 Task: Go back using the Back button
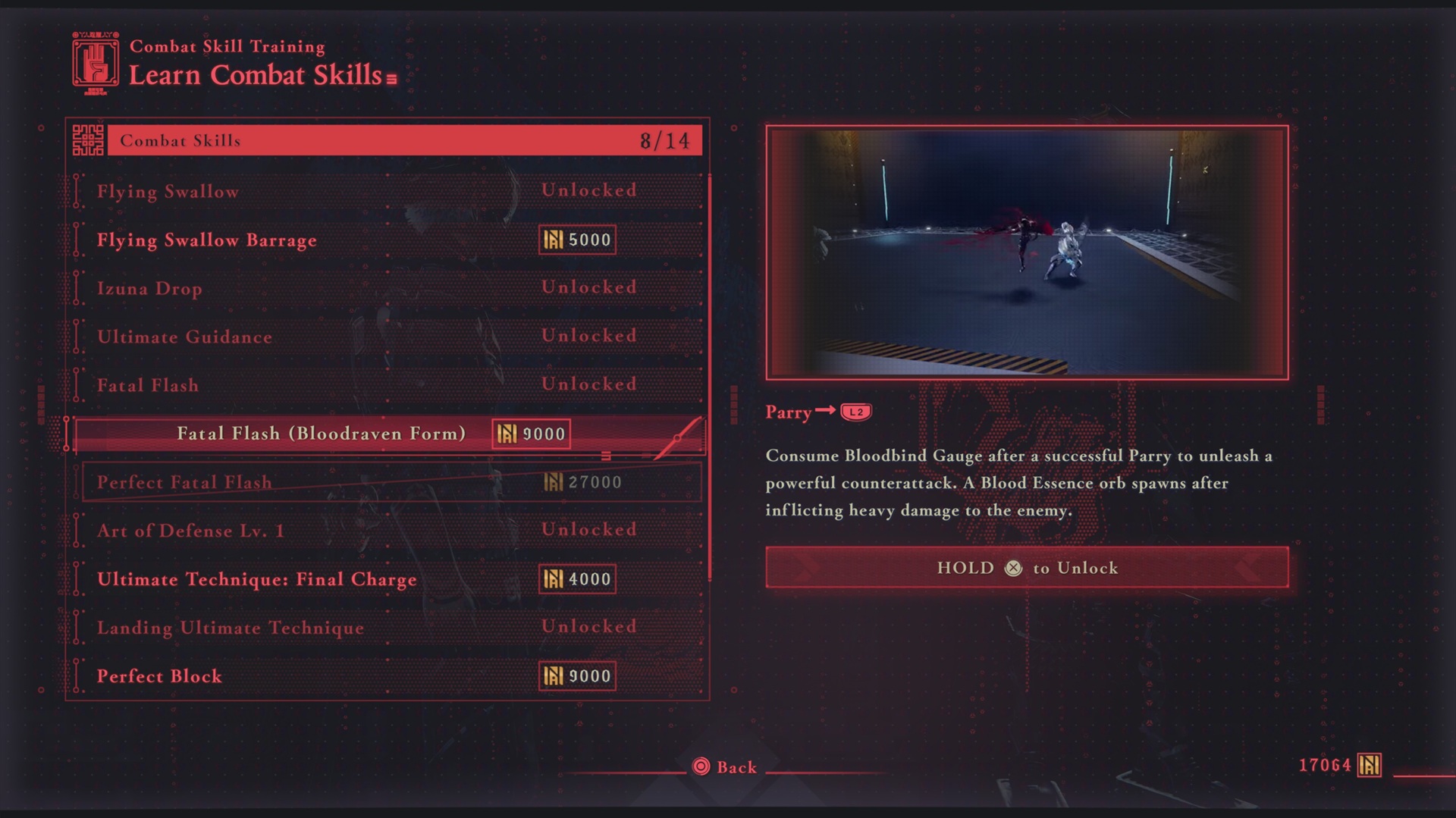pyautogui.click(x=725, y=767)
